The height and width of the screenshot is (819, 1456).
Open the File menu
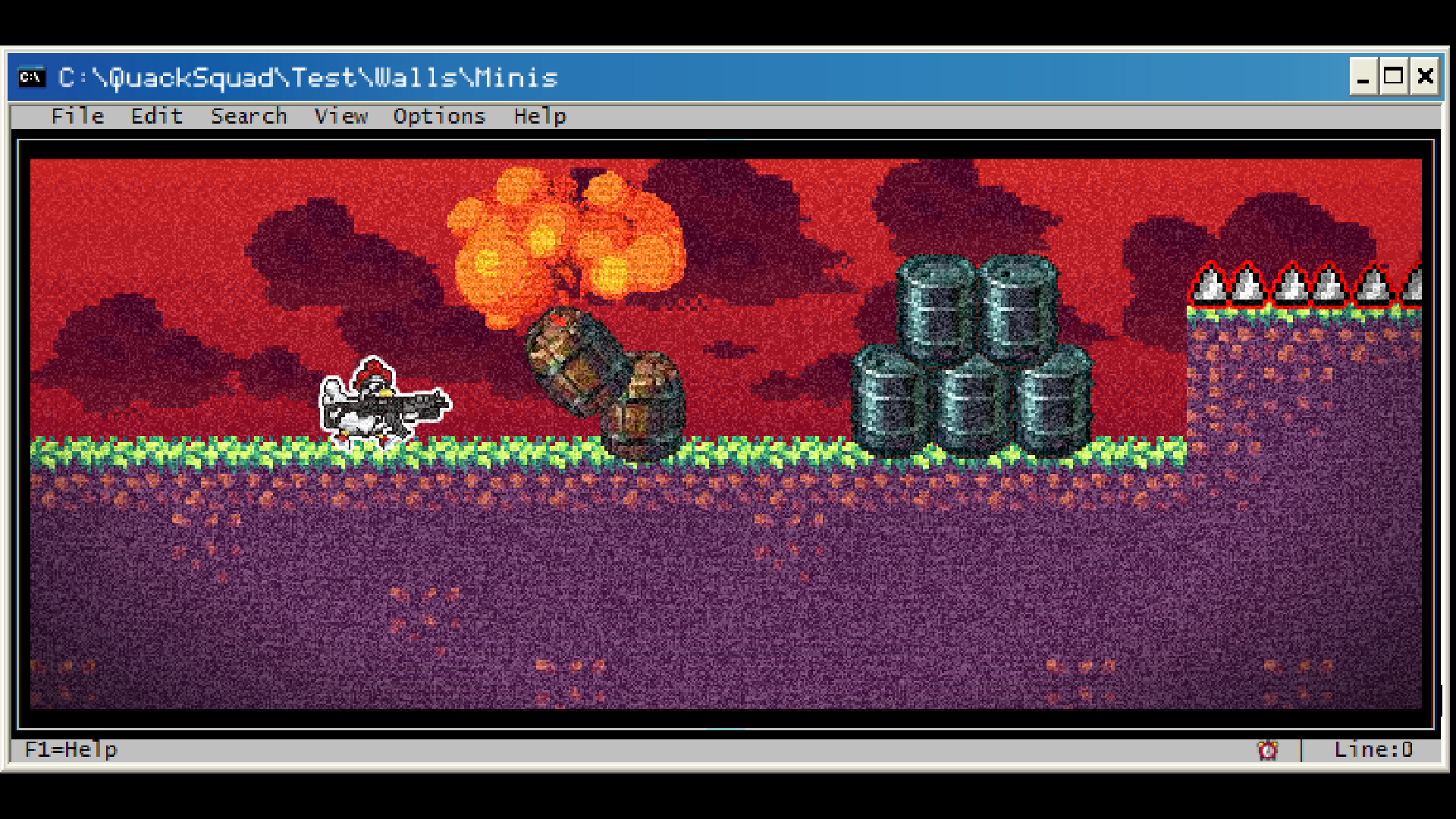[77, 116]
